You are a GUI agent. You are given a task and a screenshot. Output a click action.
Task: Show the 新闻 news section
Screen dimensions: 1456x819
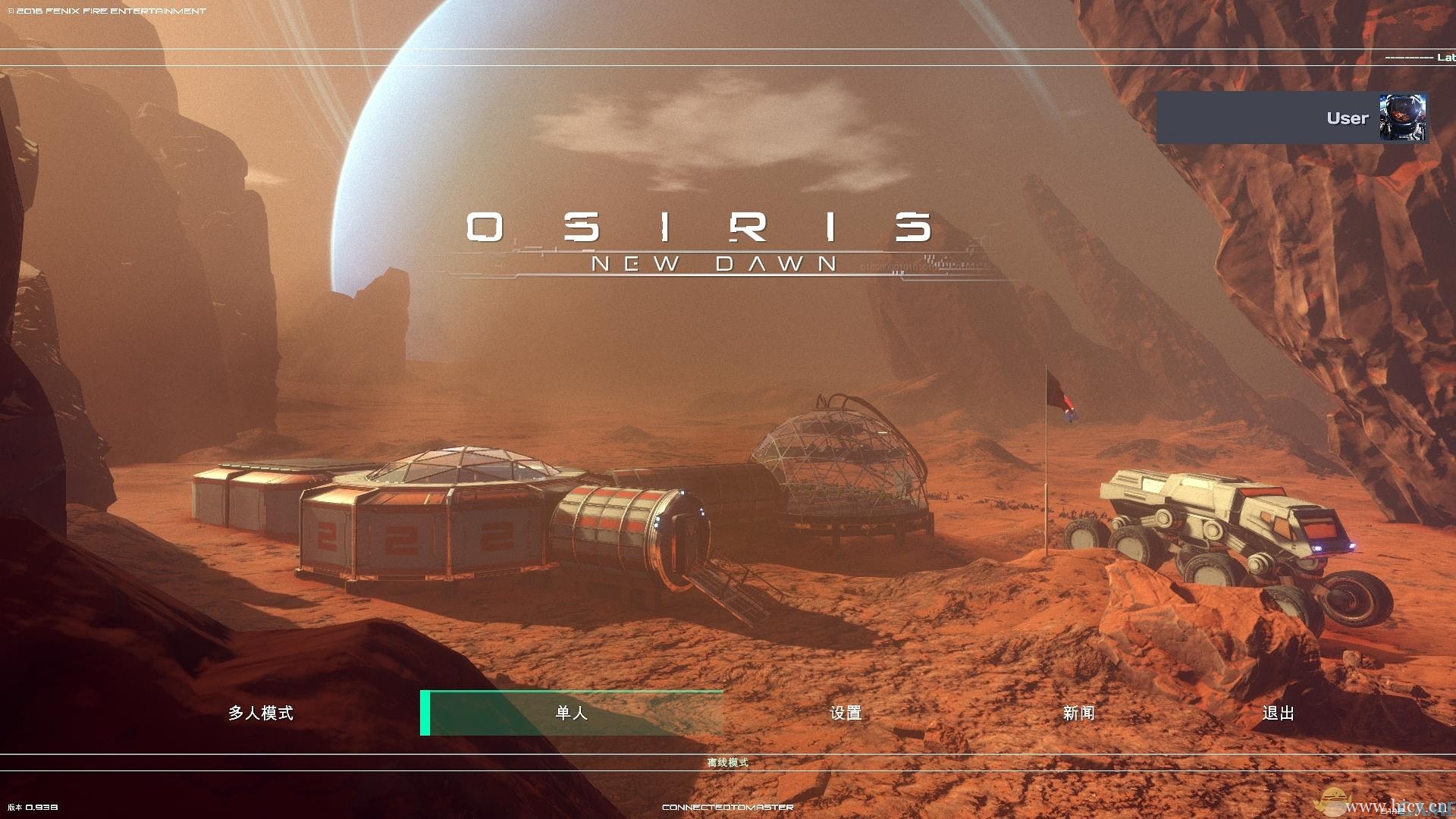click(1078, 713)
